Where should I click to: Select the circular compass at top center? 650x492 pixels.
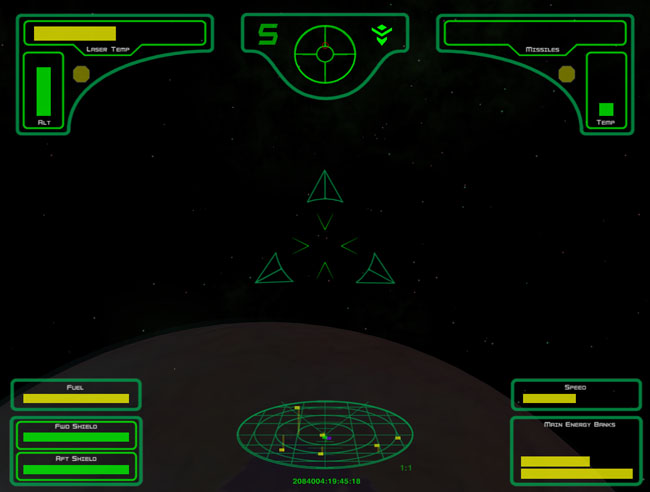point(325,55)
